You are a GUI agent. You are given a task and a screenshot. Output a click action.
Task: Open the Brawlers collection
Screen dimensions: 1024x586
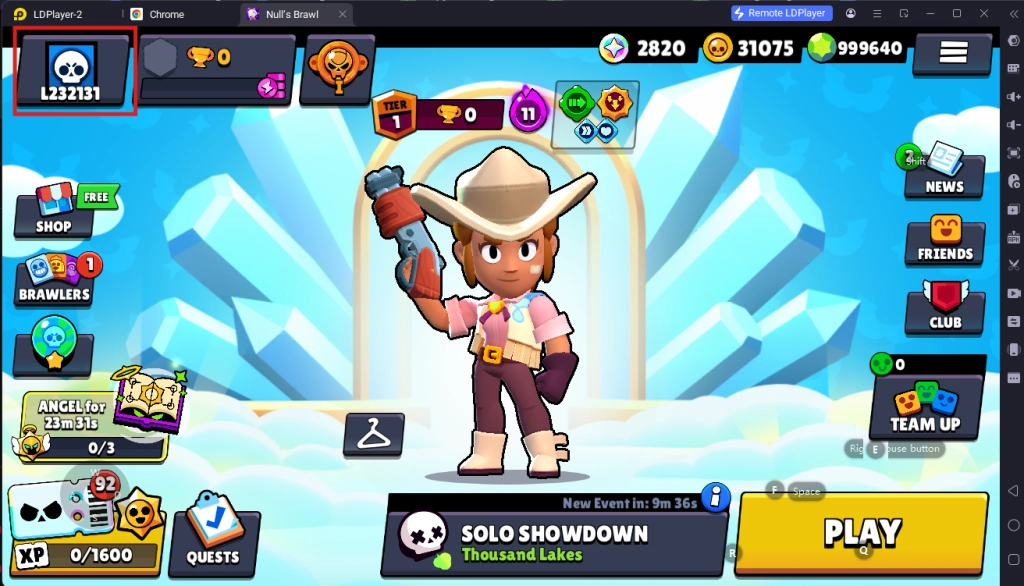coord(55,278)
